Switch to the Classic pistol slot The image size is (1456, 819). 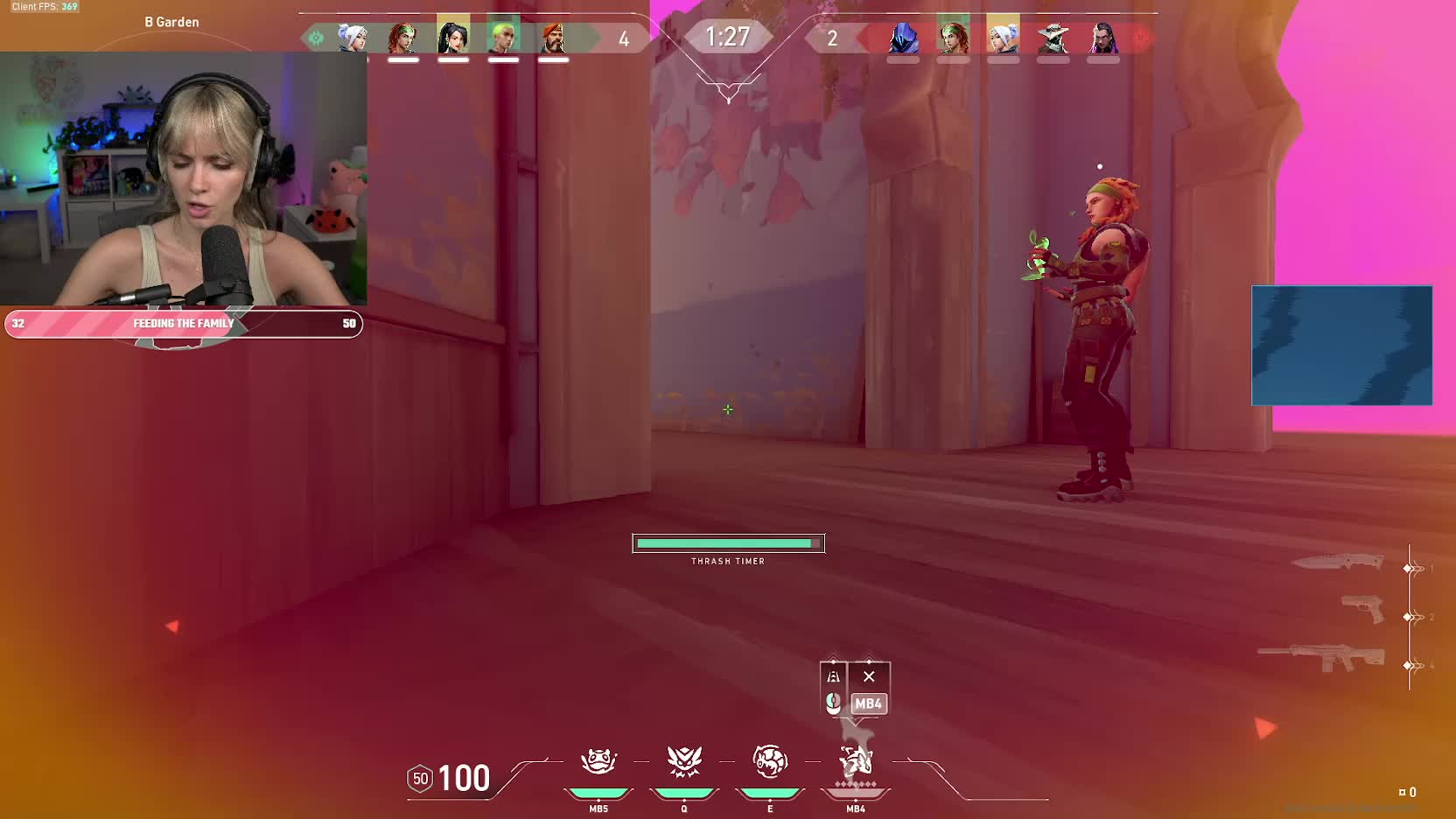(x=1362, y=608)
